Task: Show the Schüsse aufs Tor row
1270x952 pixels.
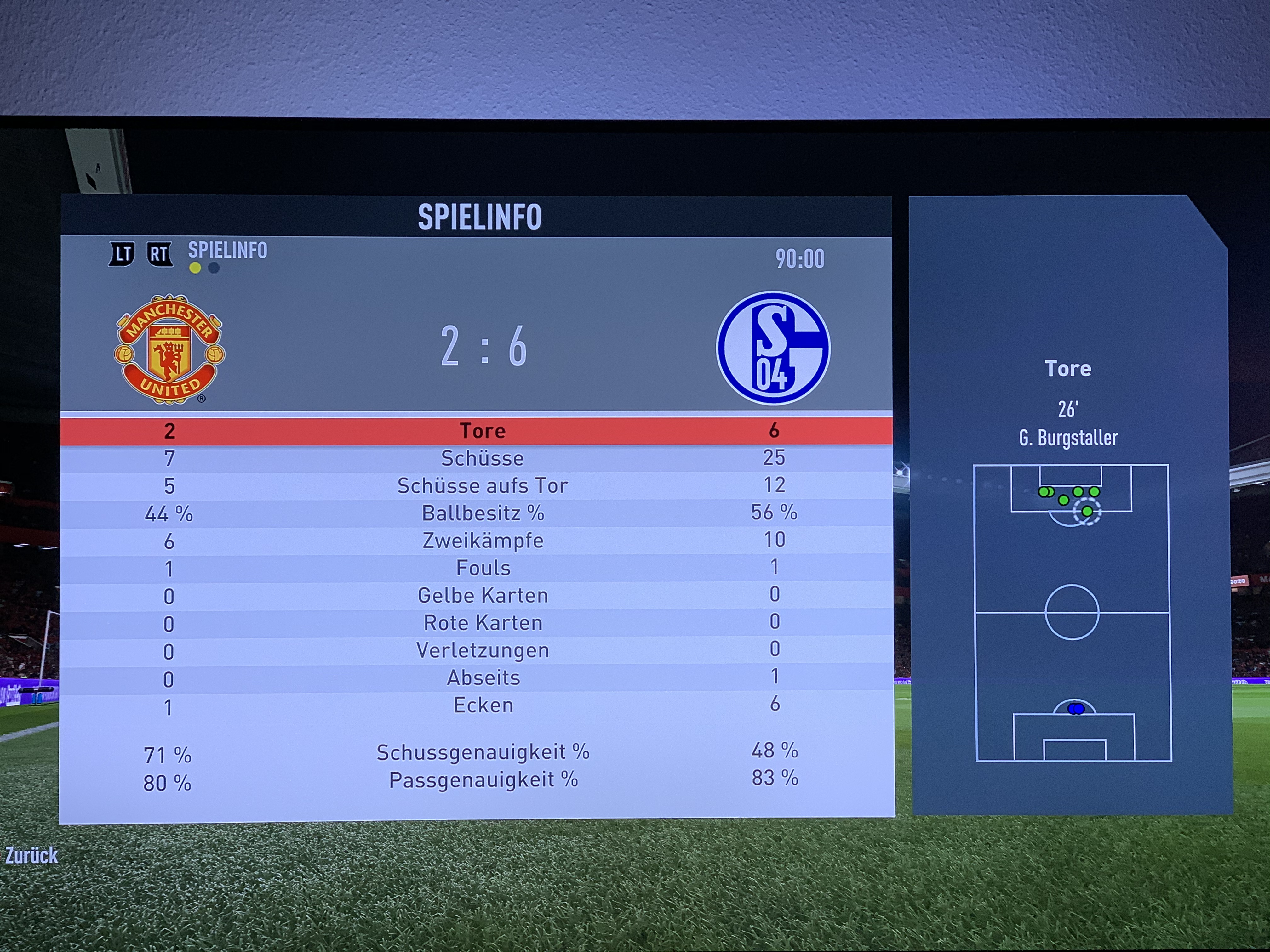Action: pos(482,486)
